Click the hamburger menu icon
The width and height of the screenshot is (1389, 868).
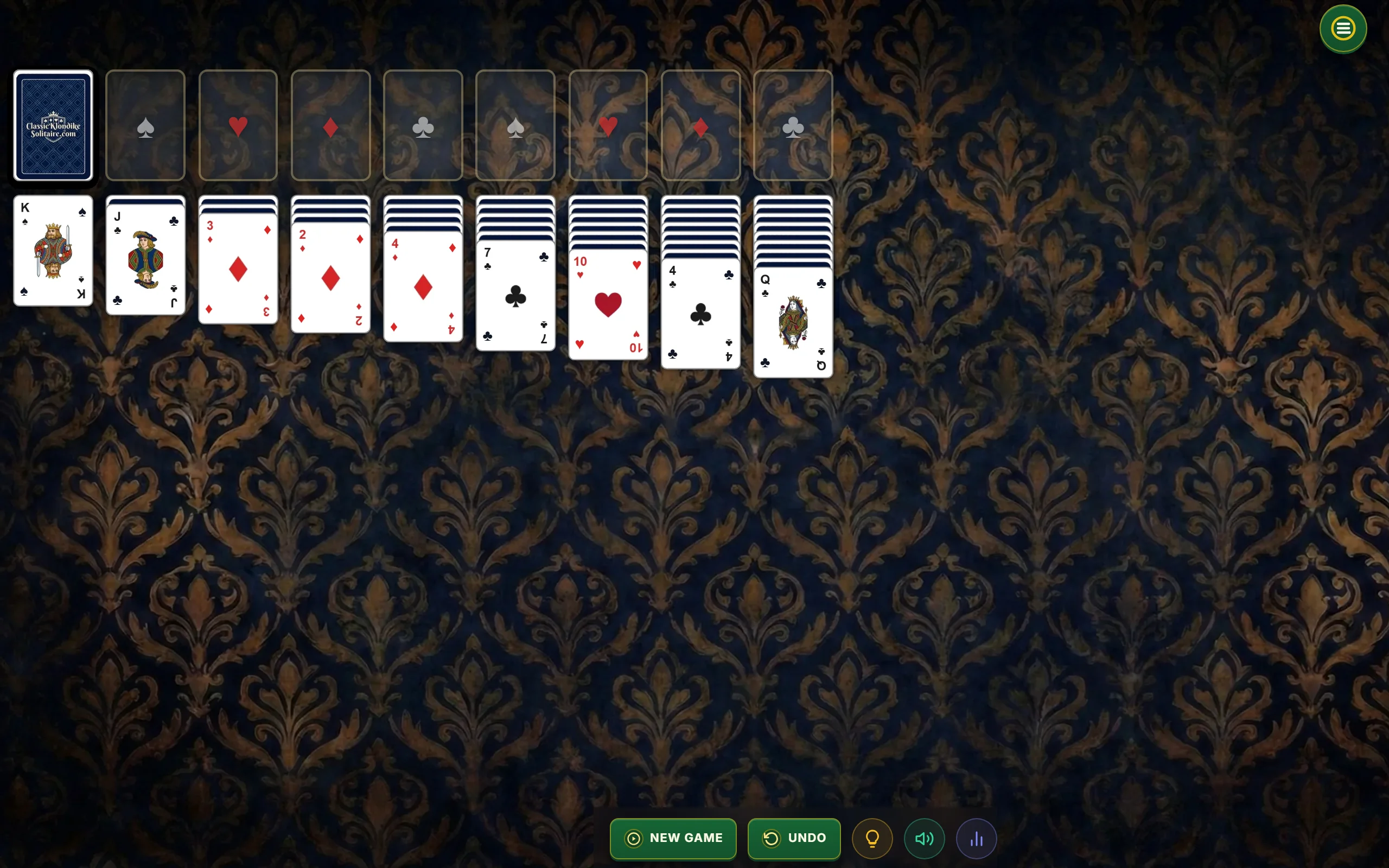click(1342, 28)
